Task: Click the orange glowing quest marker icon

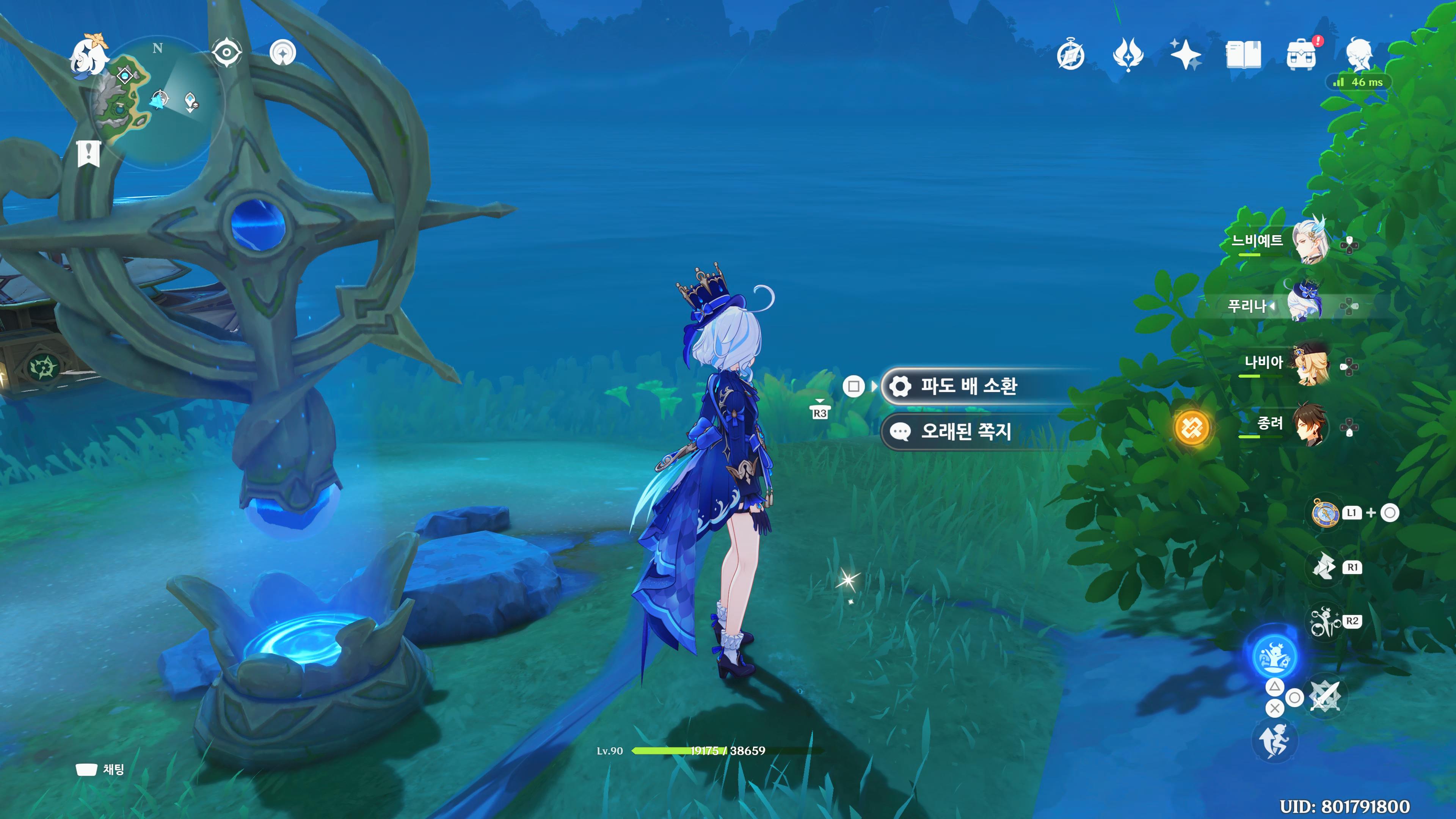Action: click(x=1191, y=428)
